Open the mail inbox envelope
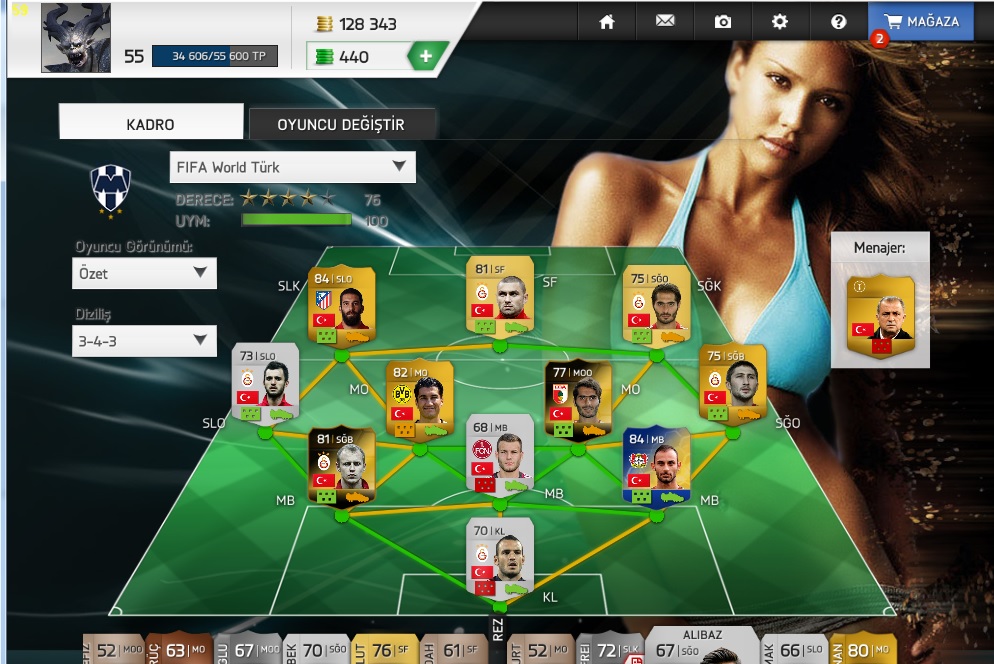Image resolution: width=994 pixels, height=664 pixels. (665, 21)
